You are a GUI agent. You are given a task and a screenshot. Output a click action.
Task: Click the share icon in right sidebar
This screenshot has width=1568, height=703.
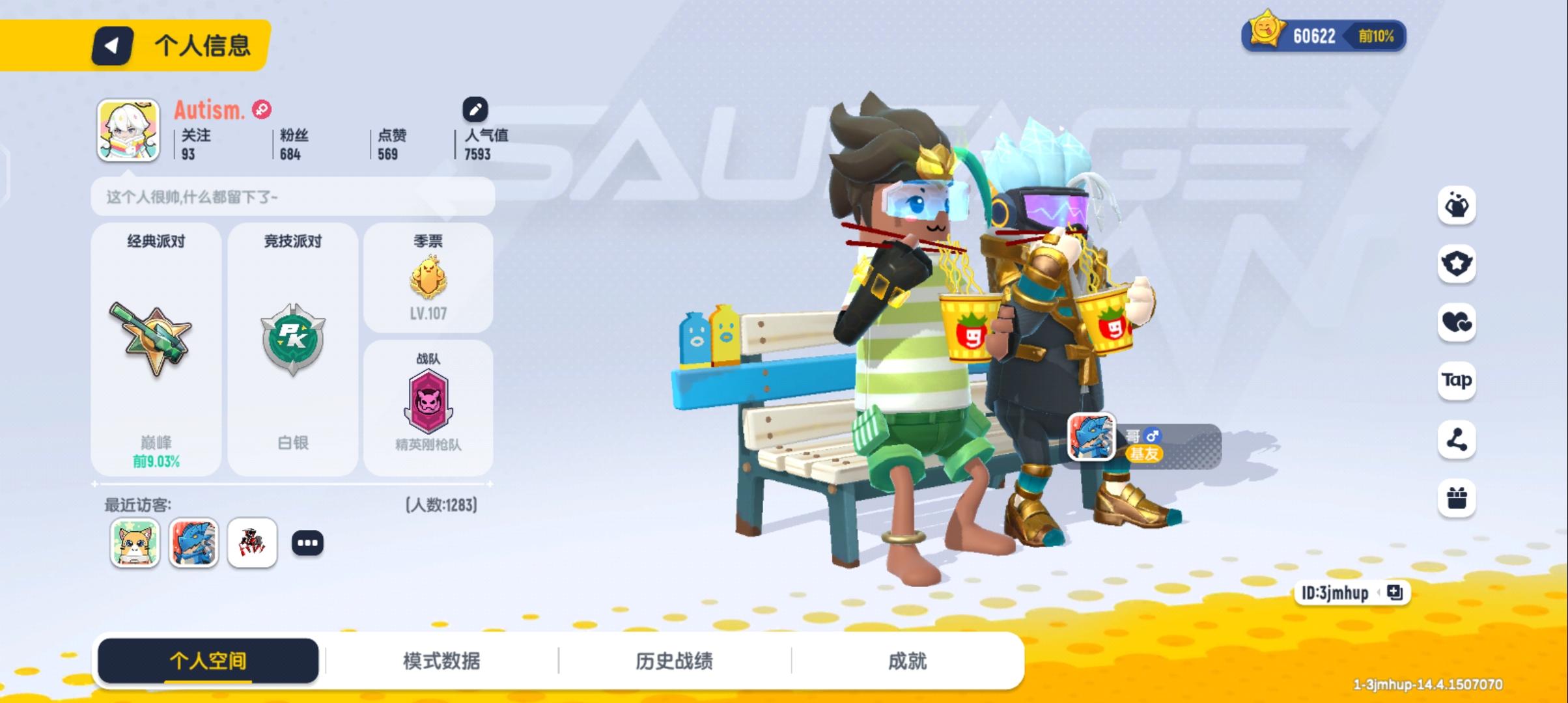tap(1456, 438)
